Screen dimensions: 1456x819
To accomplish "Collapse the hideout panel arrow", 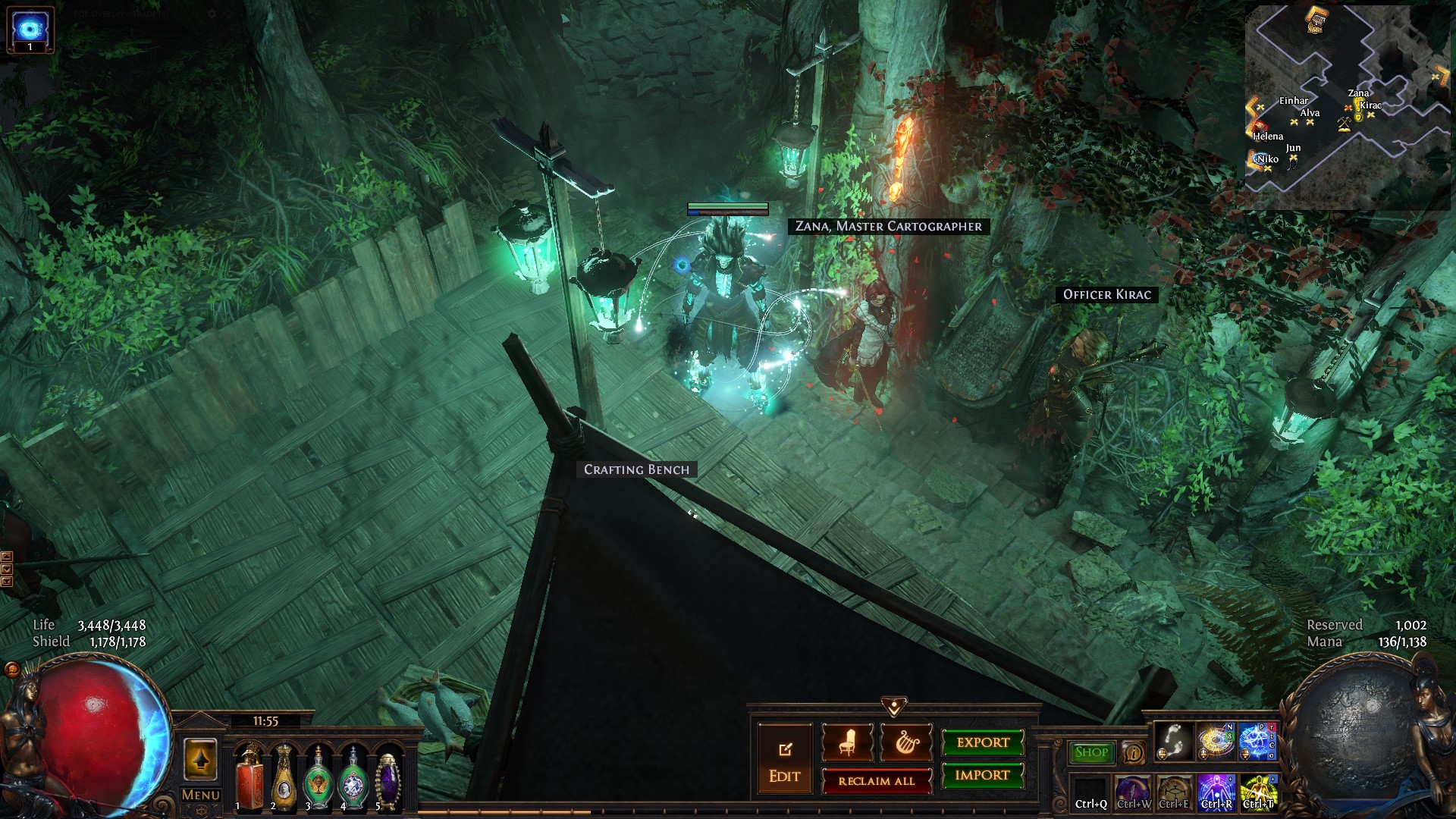I will click(894, 707).
